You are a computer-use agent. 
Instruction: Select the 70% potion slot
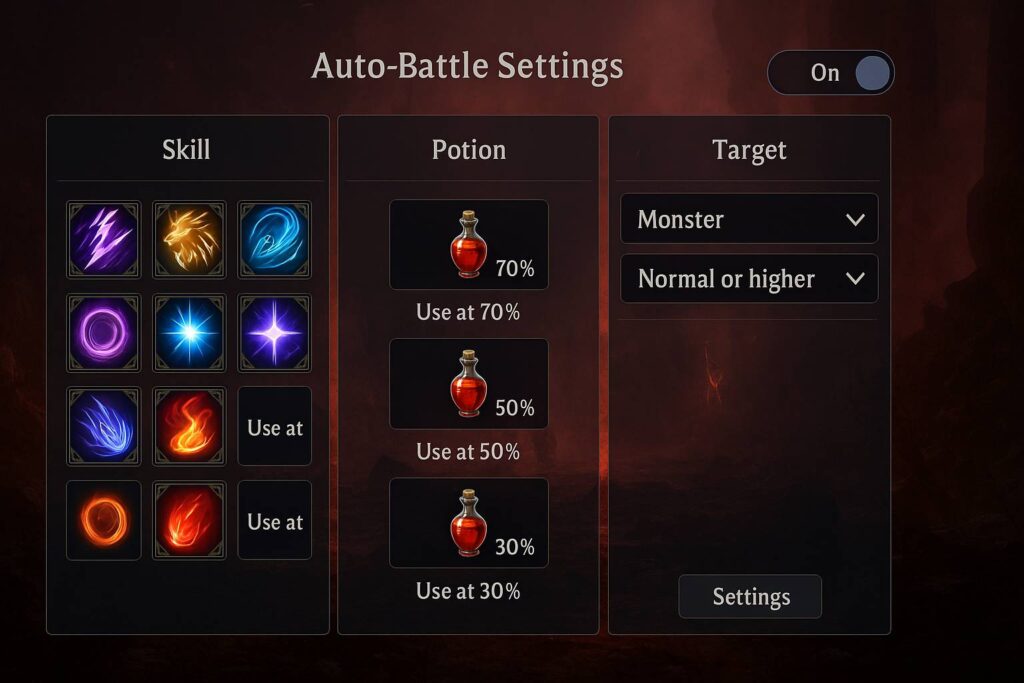click(x=468, y=245)
